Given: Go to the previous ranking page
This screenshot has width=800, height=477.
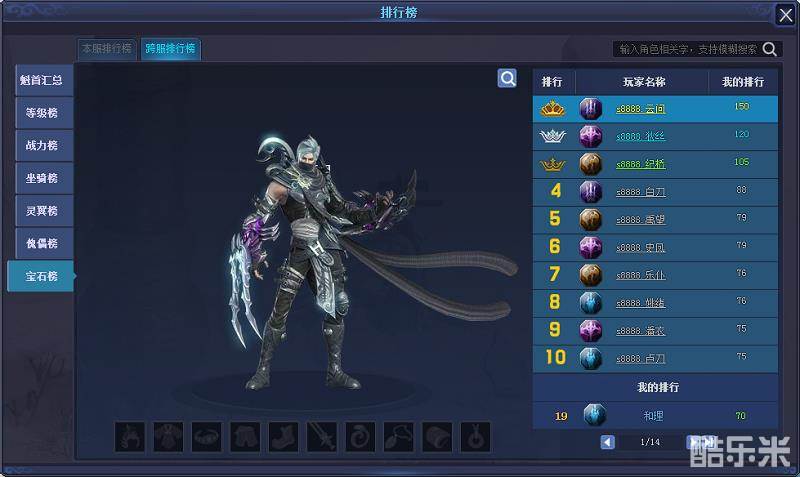Looking at the screenshot, I should (608, 442).
